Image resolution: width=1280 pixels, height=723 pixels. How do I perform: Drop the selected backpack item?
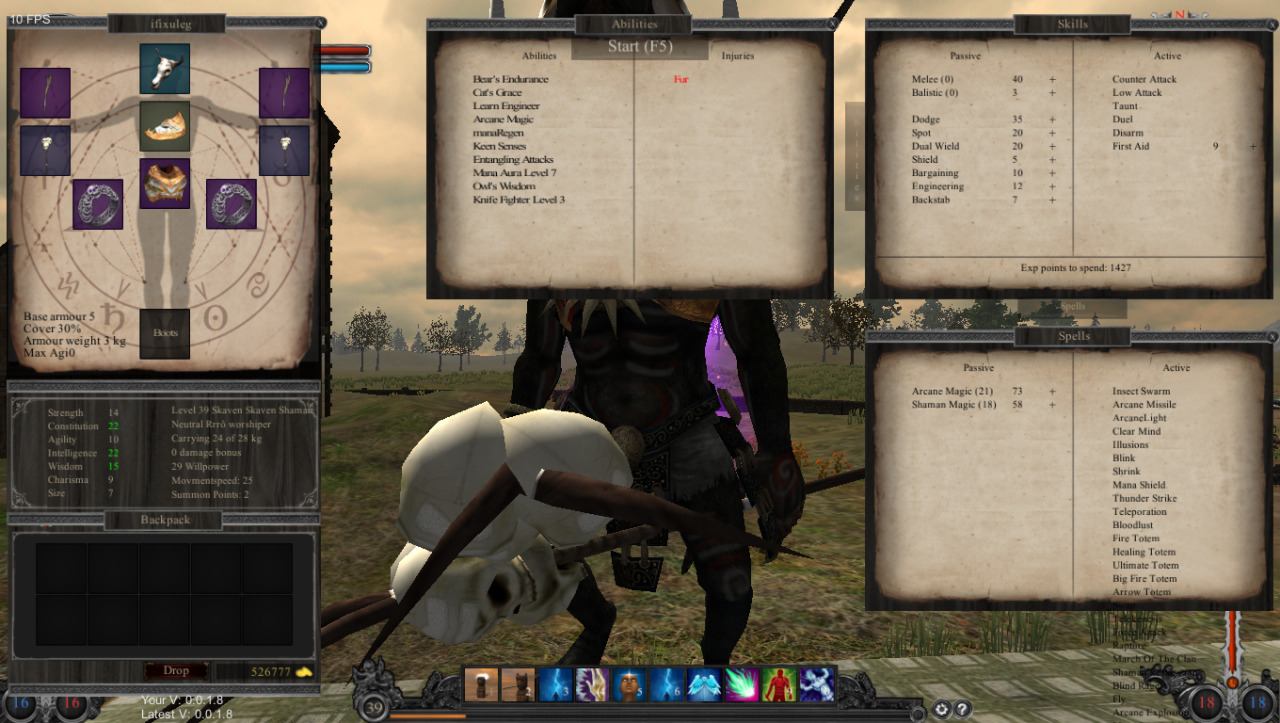click(175, 670)
